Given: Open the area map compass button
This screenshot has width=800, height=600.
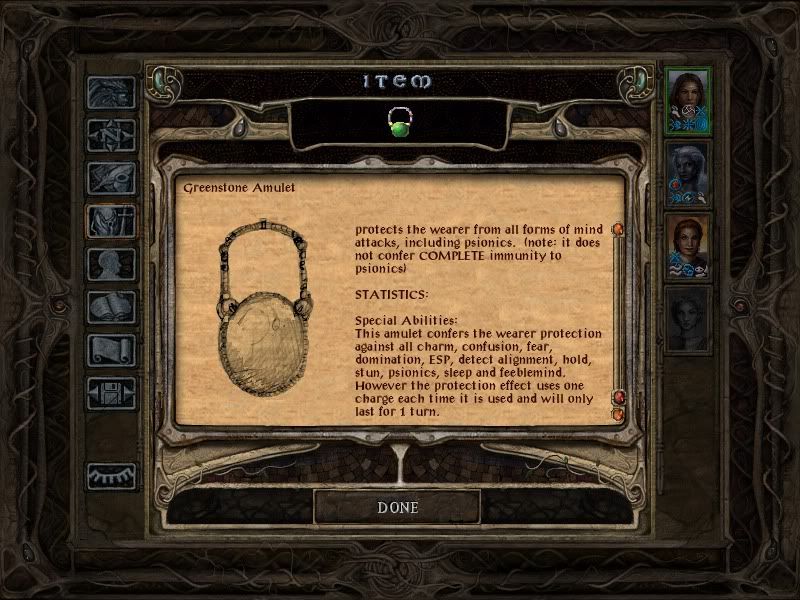Looking at the screenshot, I should [x=111, y=135].
